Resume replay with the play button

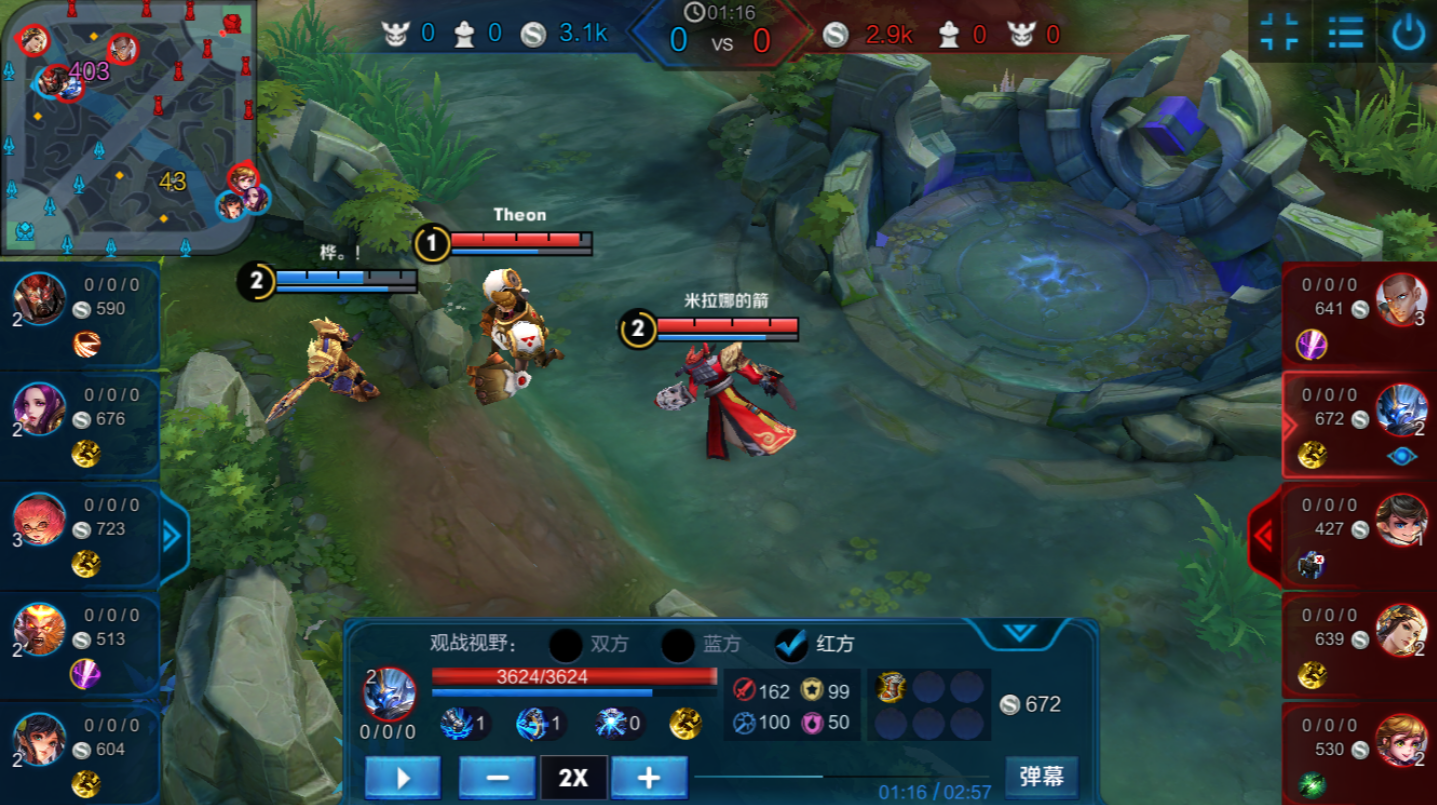402,777
